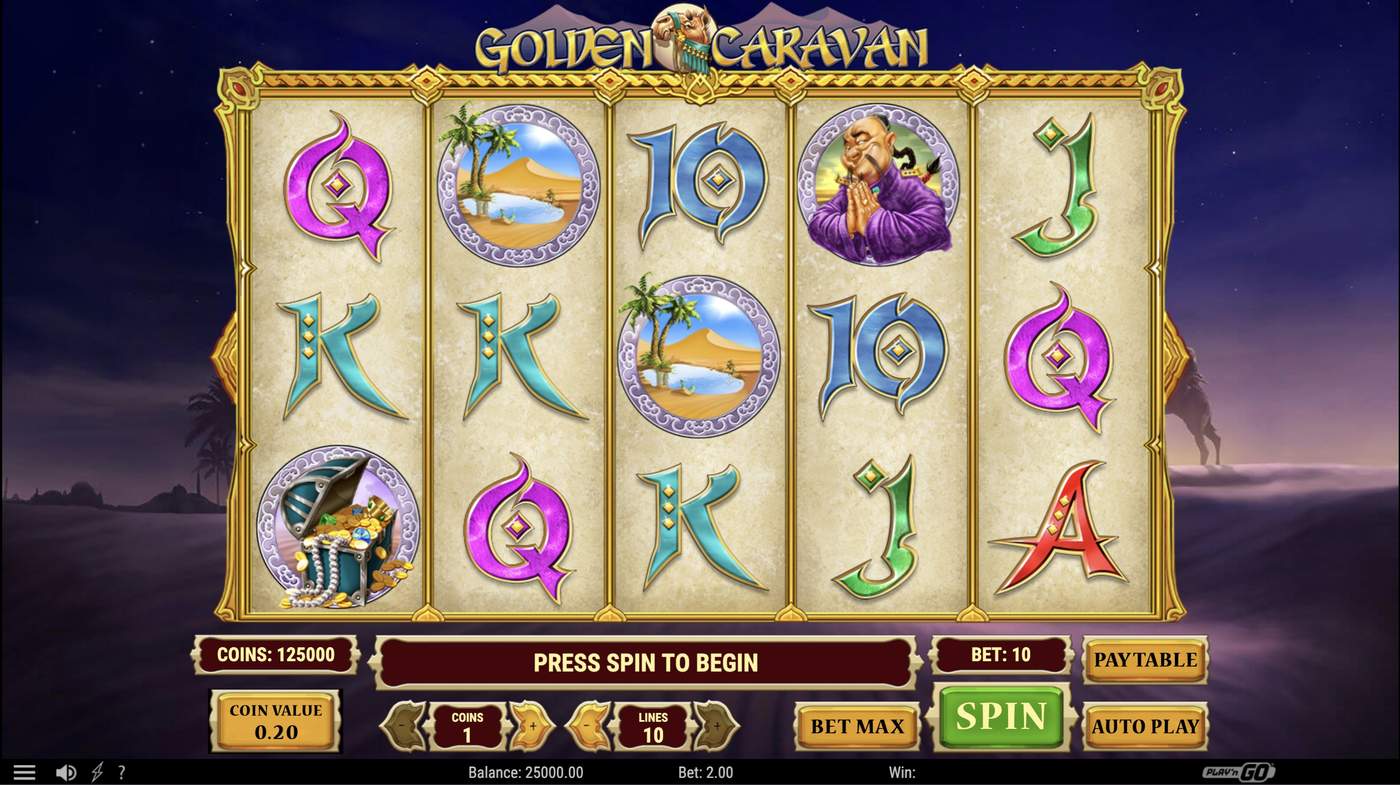This screenshot has height=785, width=1400.
Task: Open the PAYTABLE
Action: pyautogui.click(x=1144, y=660)
